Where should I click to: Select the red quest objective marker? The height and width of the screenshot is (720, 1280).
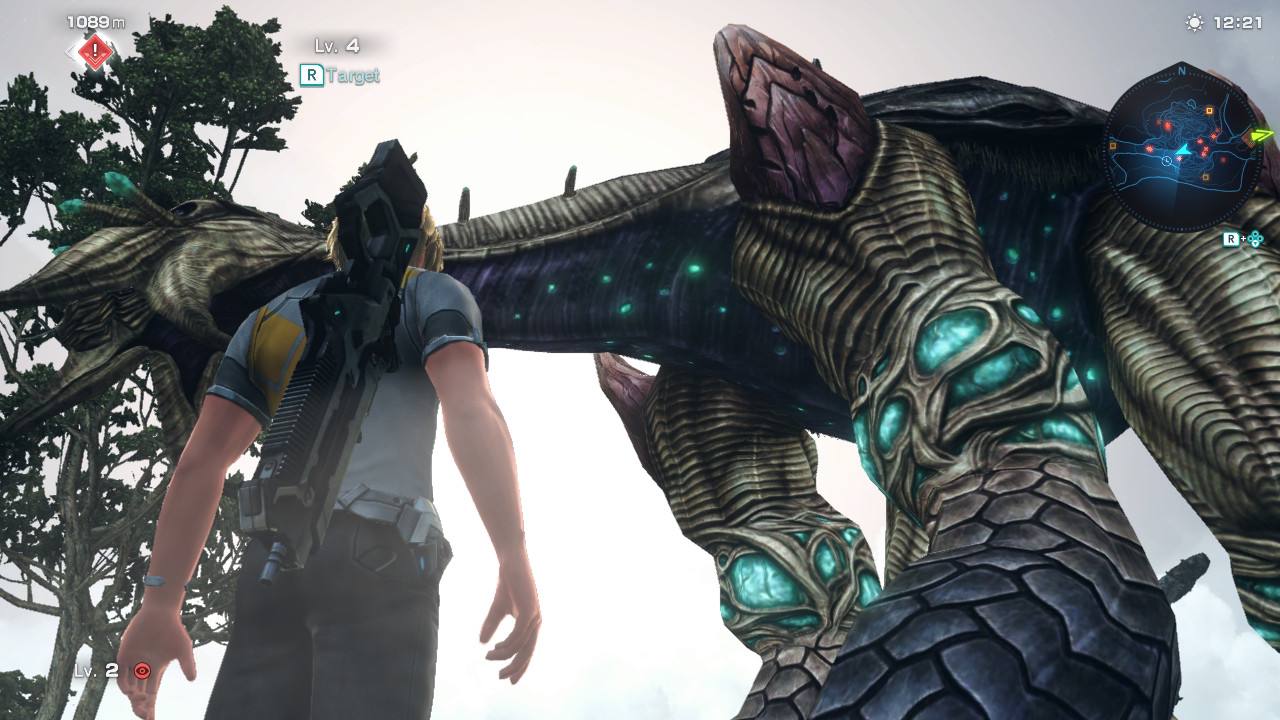point(95,51)
